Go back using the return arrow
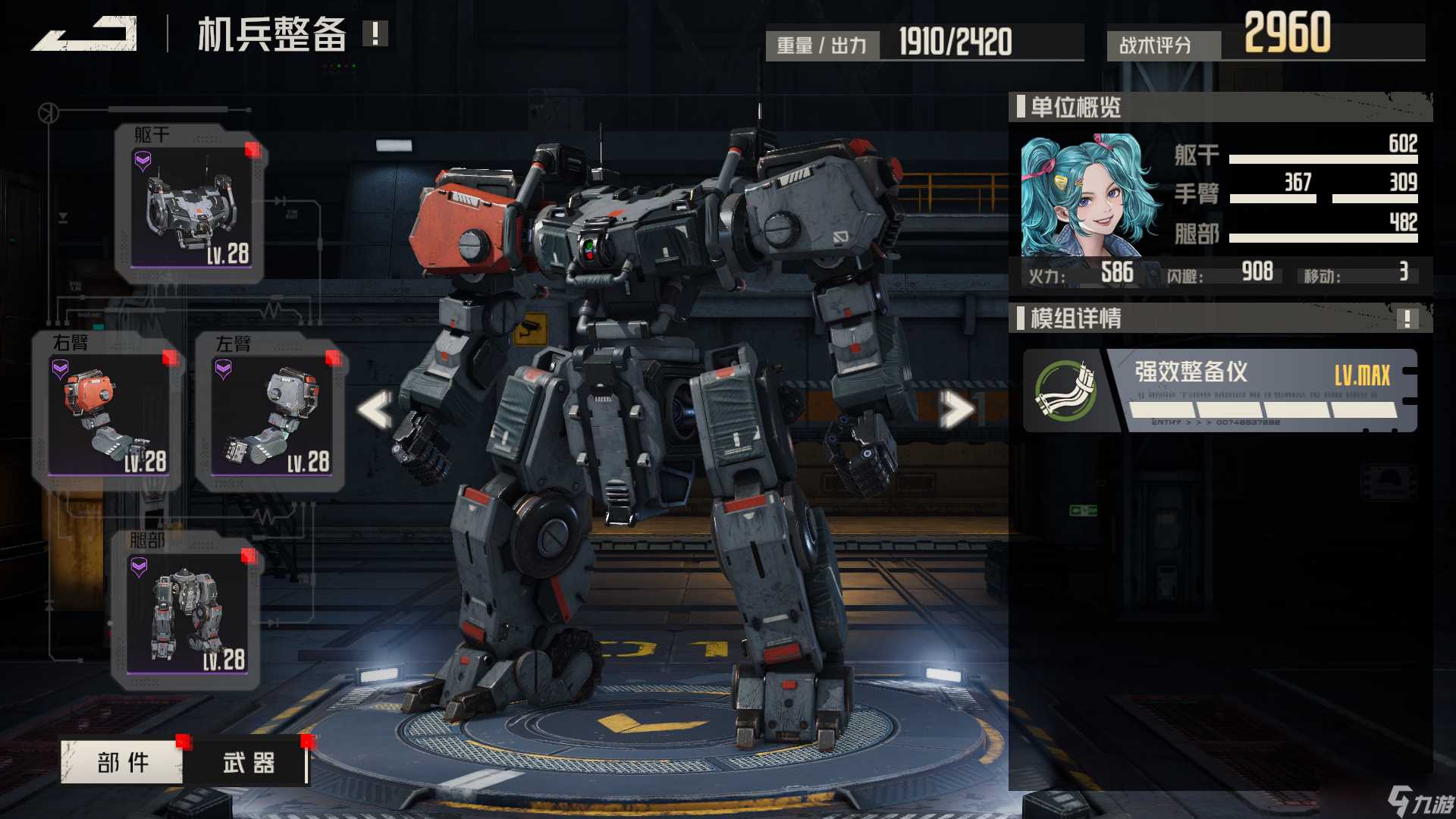 [85, 34]
